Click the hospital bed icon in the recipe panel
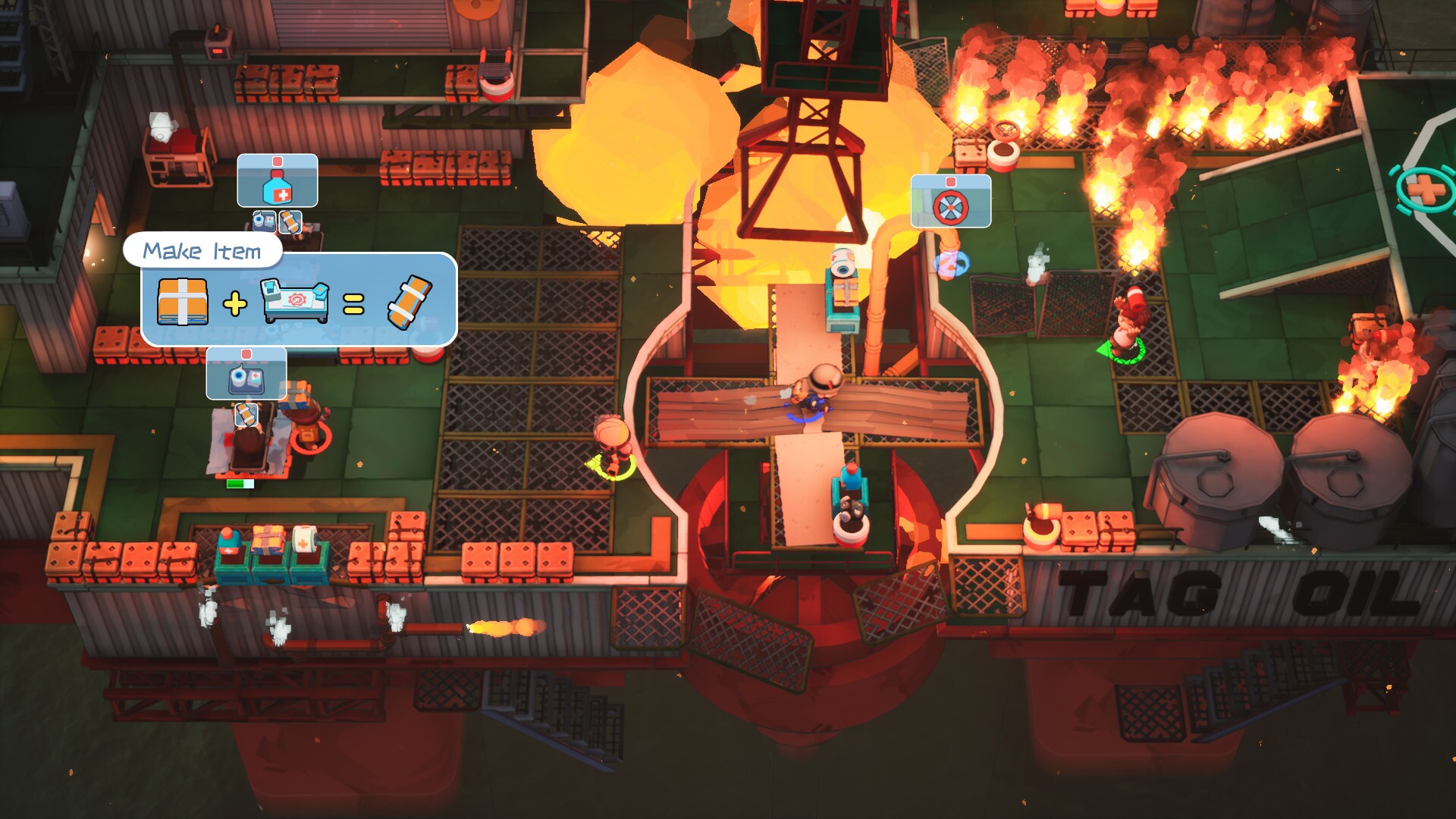 (295, 300)
